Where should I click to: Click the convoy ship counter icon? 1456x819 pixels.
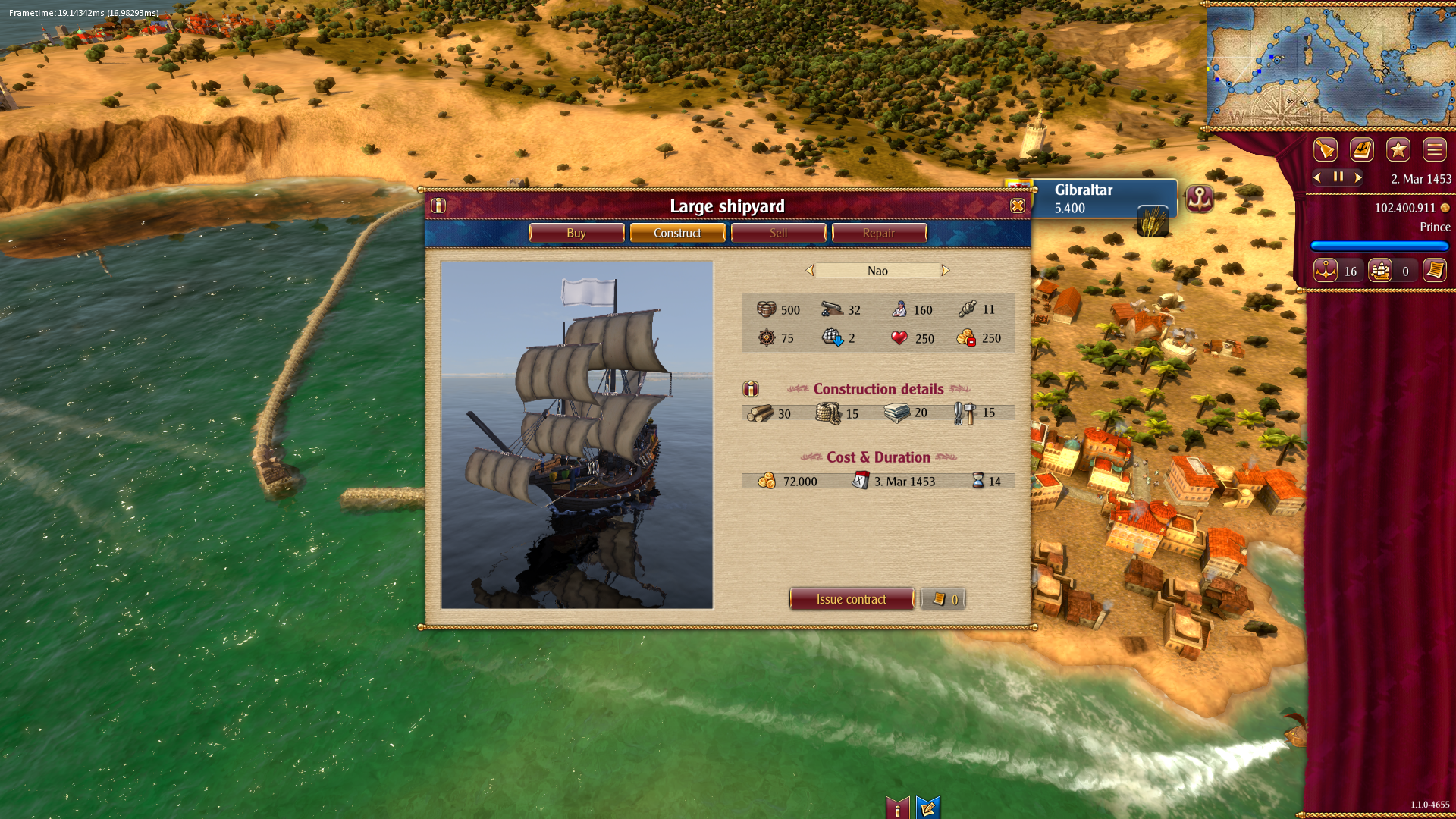coord(1381,270)
